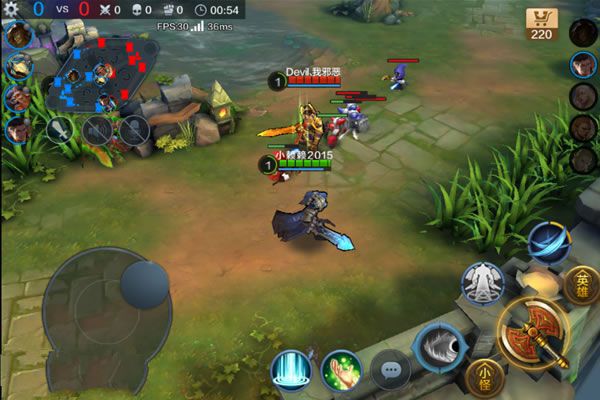Toggle the muted speaker icon
The image size is (600, 400).
click(x=97, y=129)
